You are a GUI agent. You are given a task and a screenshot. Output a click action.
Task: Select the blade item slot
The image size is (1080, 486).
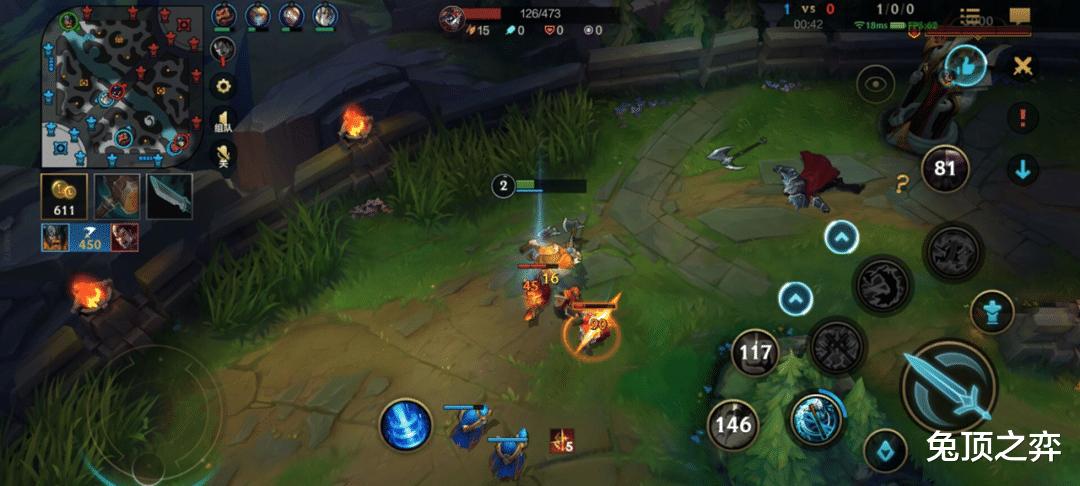tap(169, 196)
